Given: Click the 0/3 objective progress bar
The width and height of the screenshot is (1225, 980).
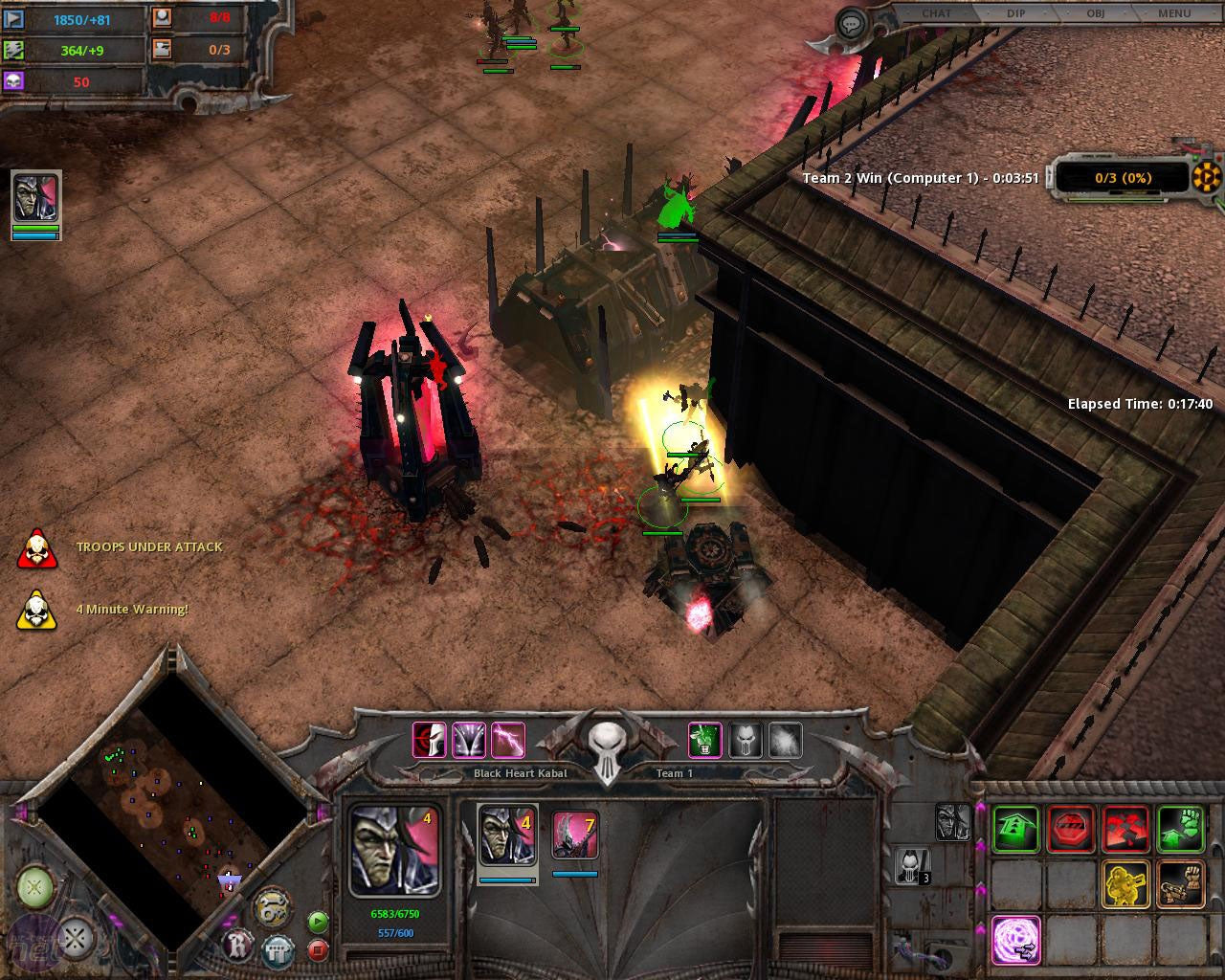Looking at the screenshot, I should tap(1123, 178).
